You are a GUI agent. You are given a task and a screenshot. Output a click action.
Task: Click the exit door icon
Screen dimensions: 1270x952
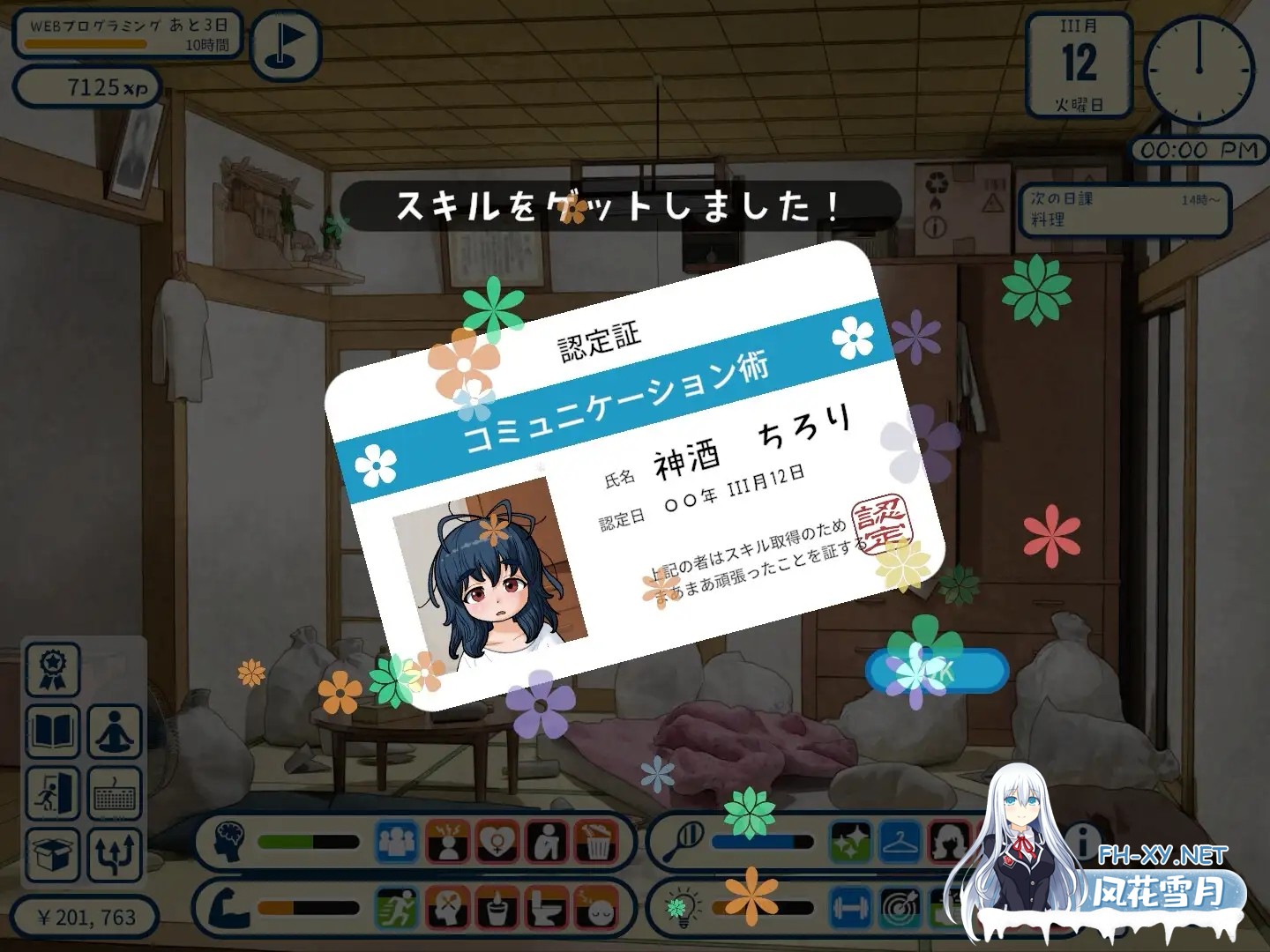click(x=53, y=795)
